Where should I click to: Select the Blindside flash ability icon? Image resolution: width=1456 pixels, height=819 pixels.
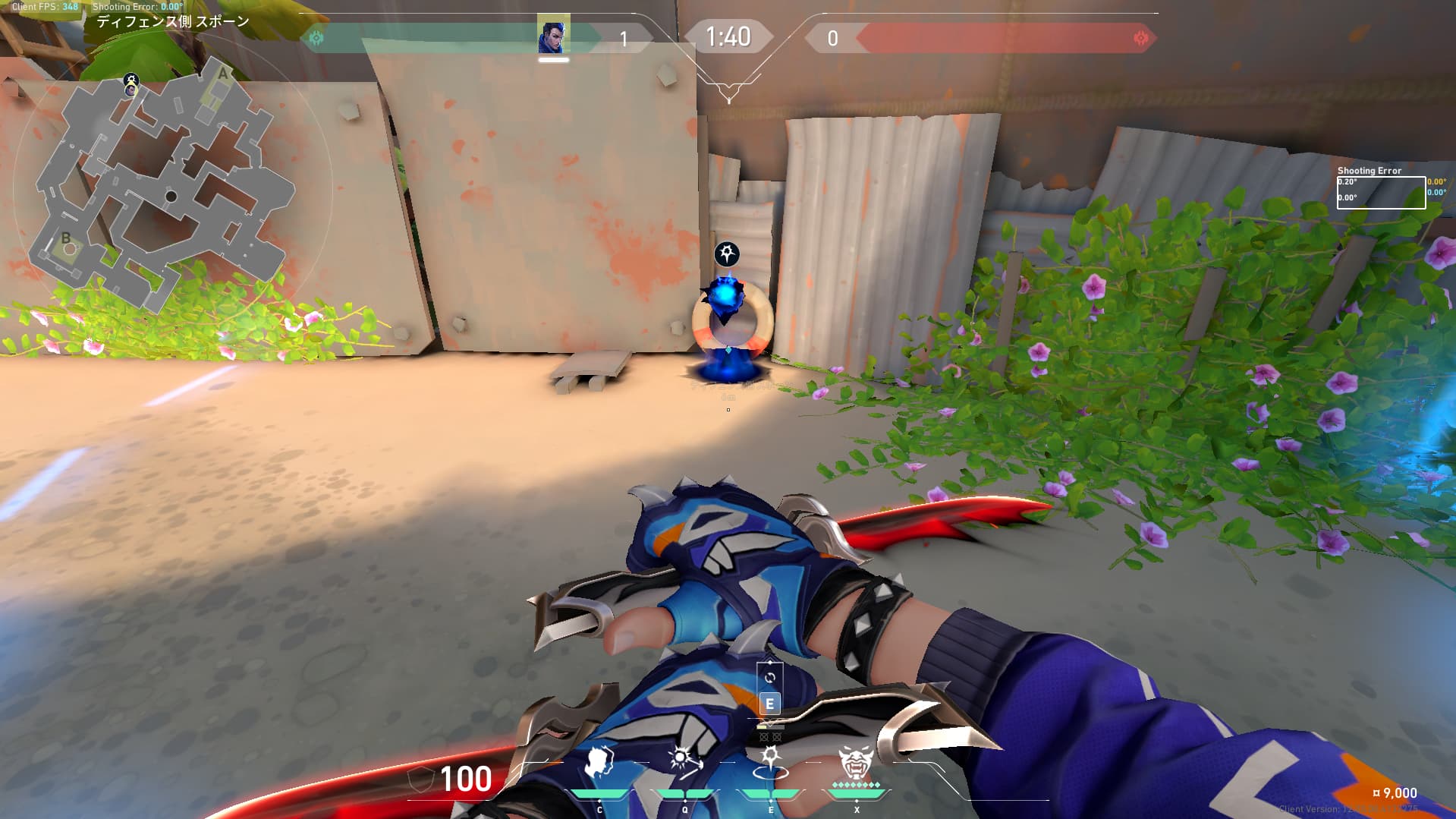click(685, 762)
